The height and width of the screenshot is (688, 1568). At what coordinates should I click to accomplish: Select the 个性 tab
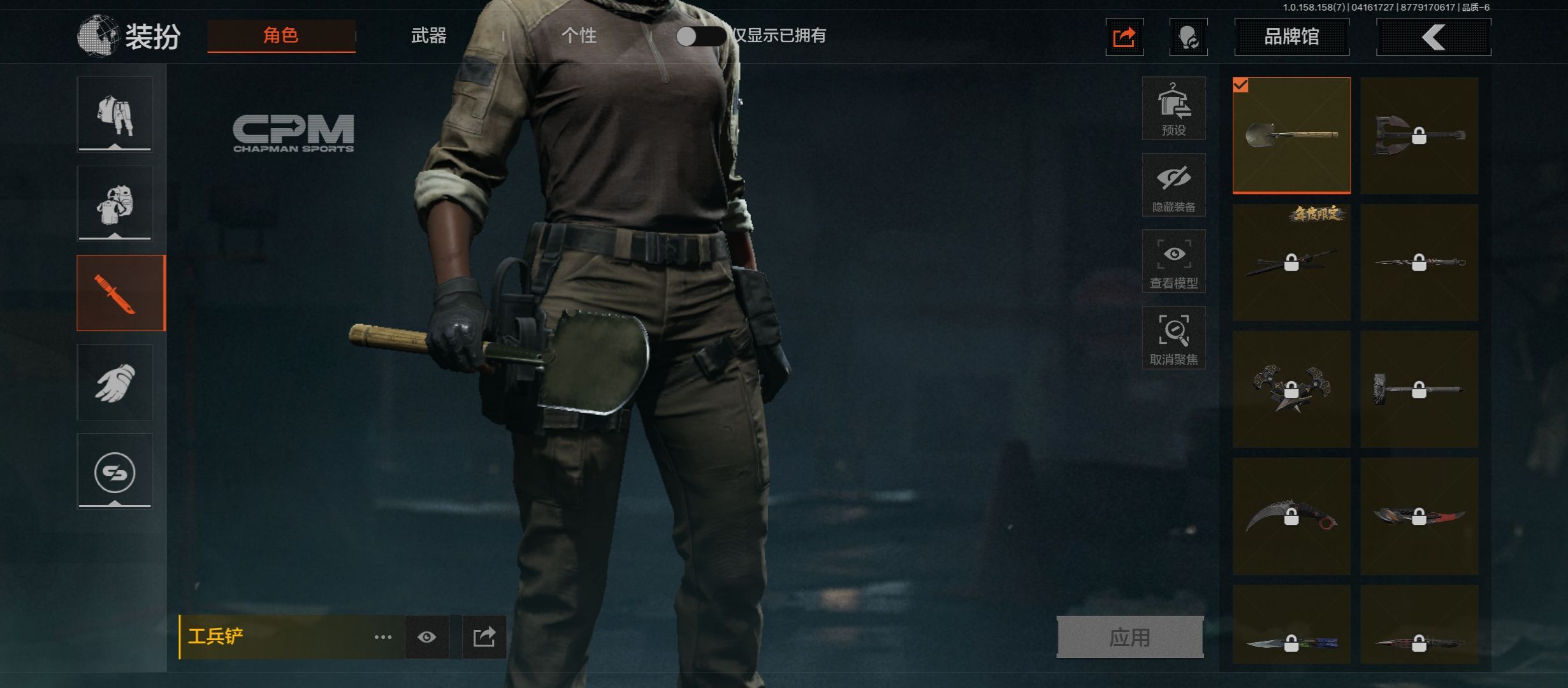[x=579, y=36]
